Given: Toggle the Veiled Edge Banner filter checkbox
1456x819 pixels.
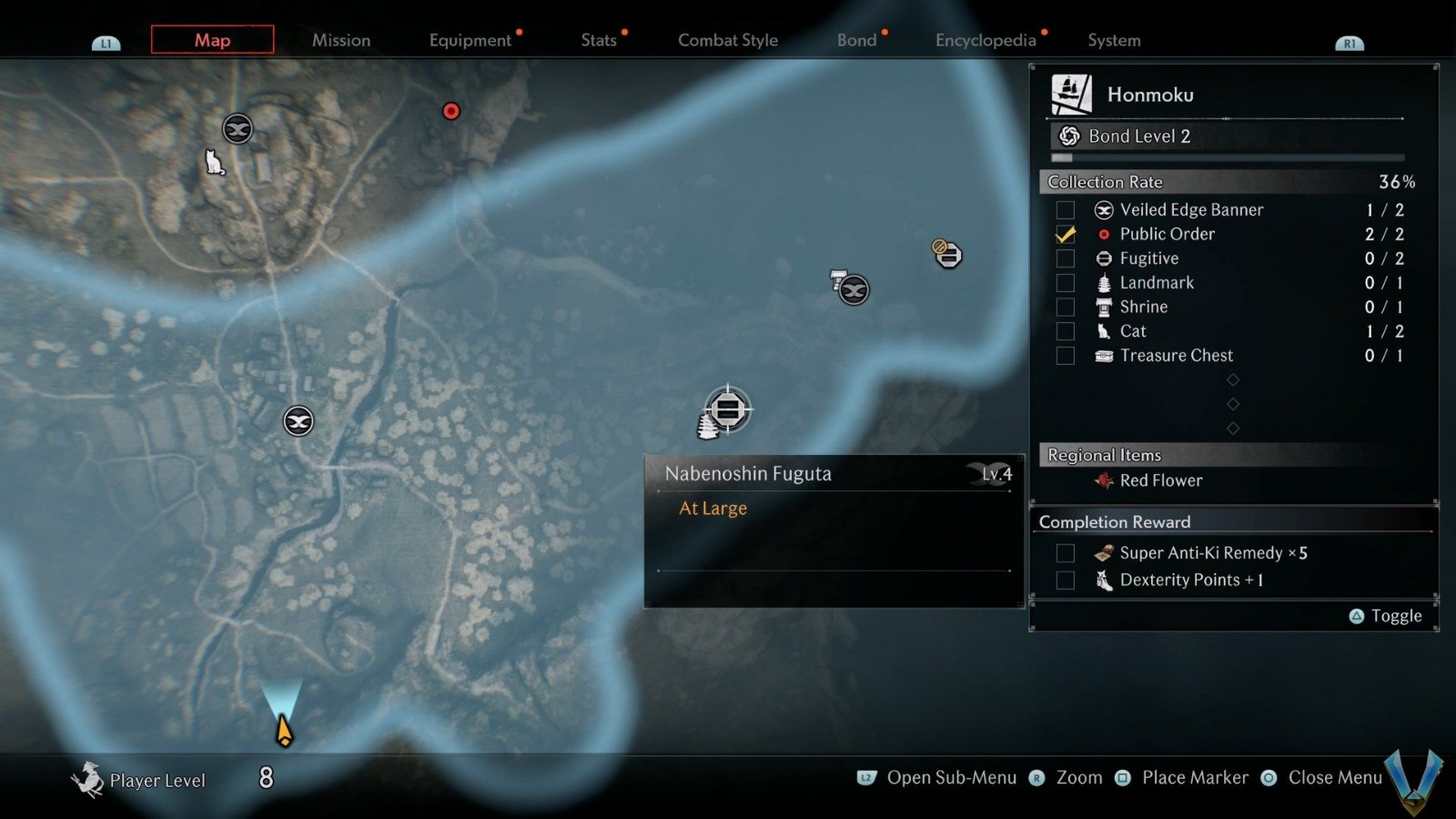Looking at the screenshot, I should click(x=1065, y=210).
